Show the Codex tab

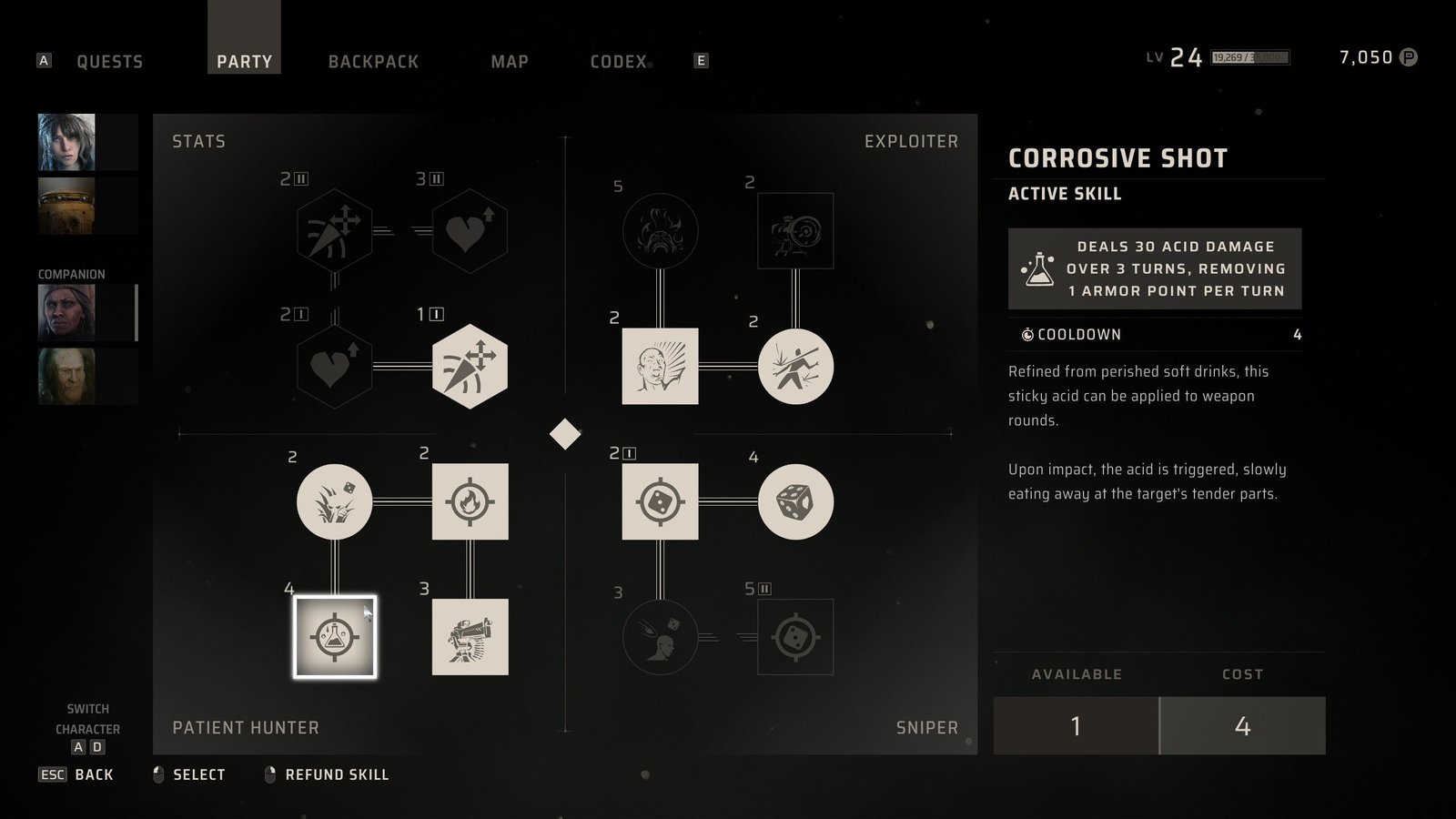(x=619, y=62)
